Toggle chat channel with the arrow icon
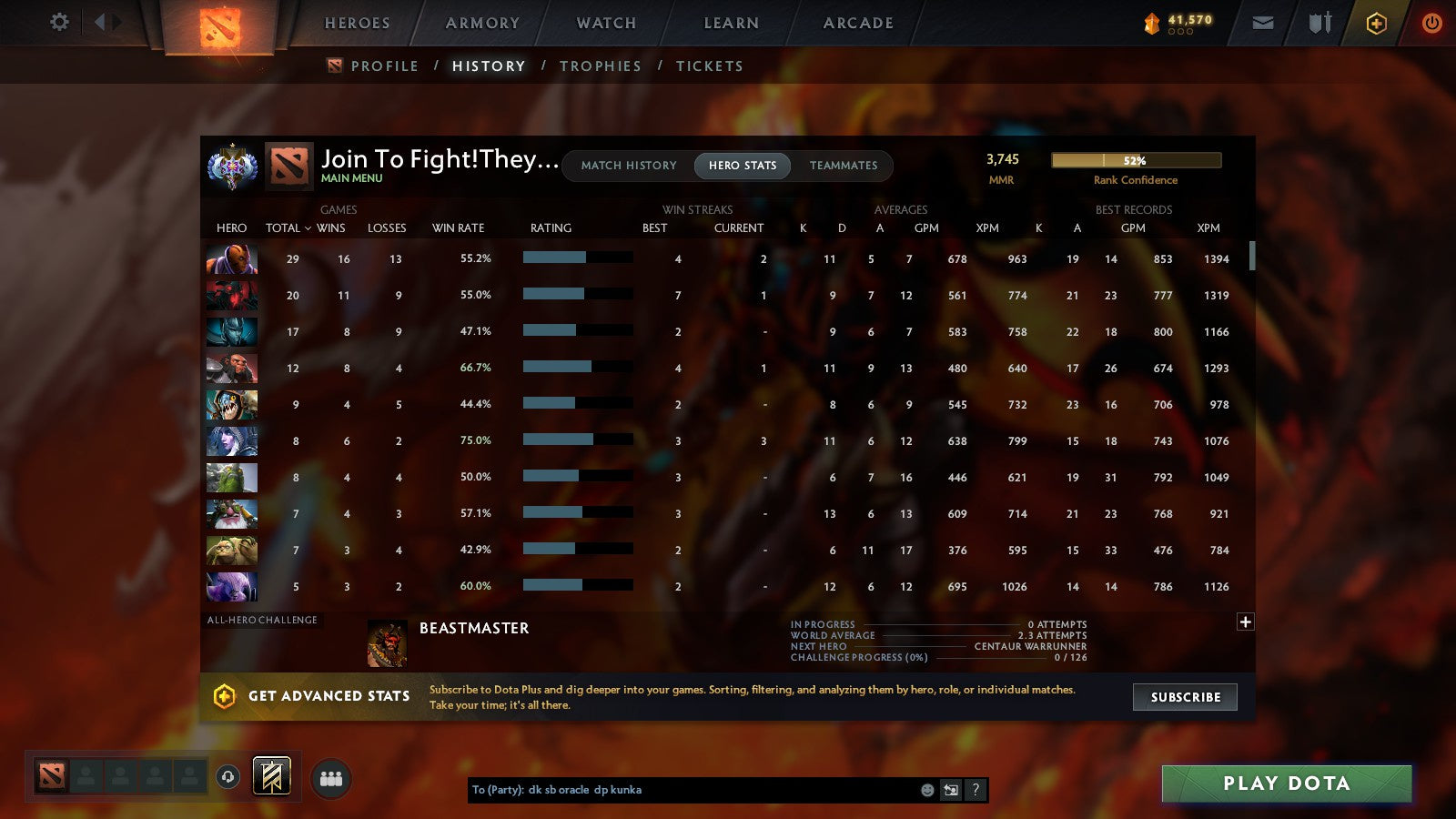 pos(950,790)
